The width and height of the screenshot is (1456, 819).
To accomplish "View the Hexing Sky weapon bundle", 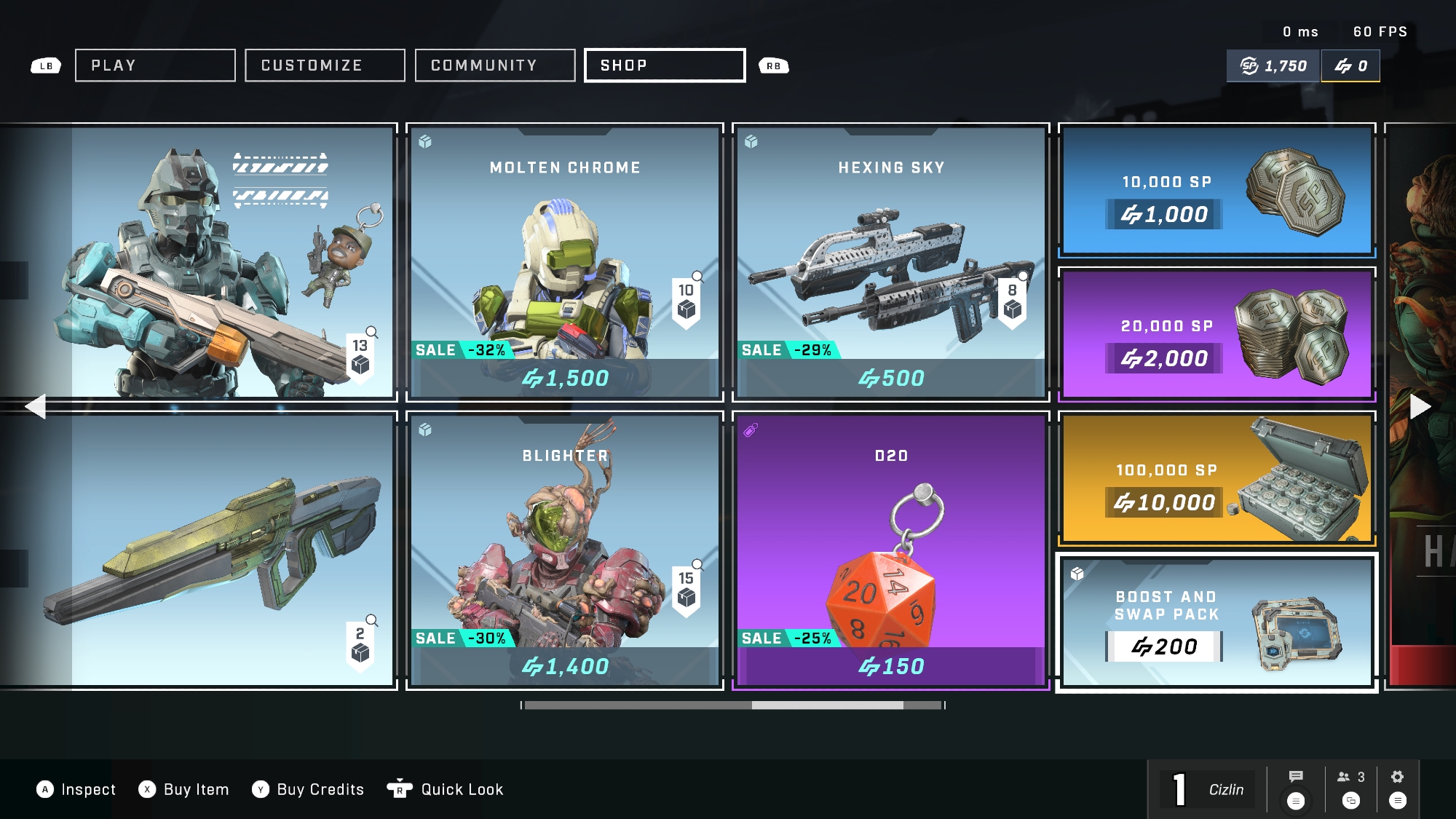I will coord(891,262).
